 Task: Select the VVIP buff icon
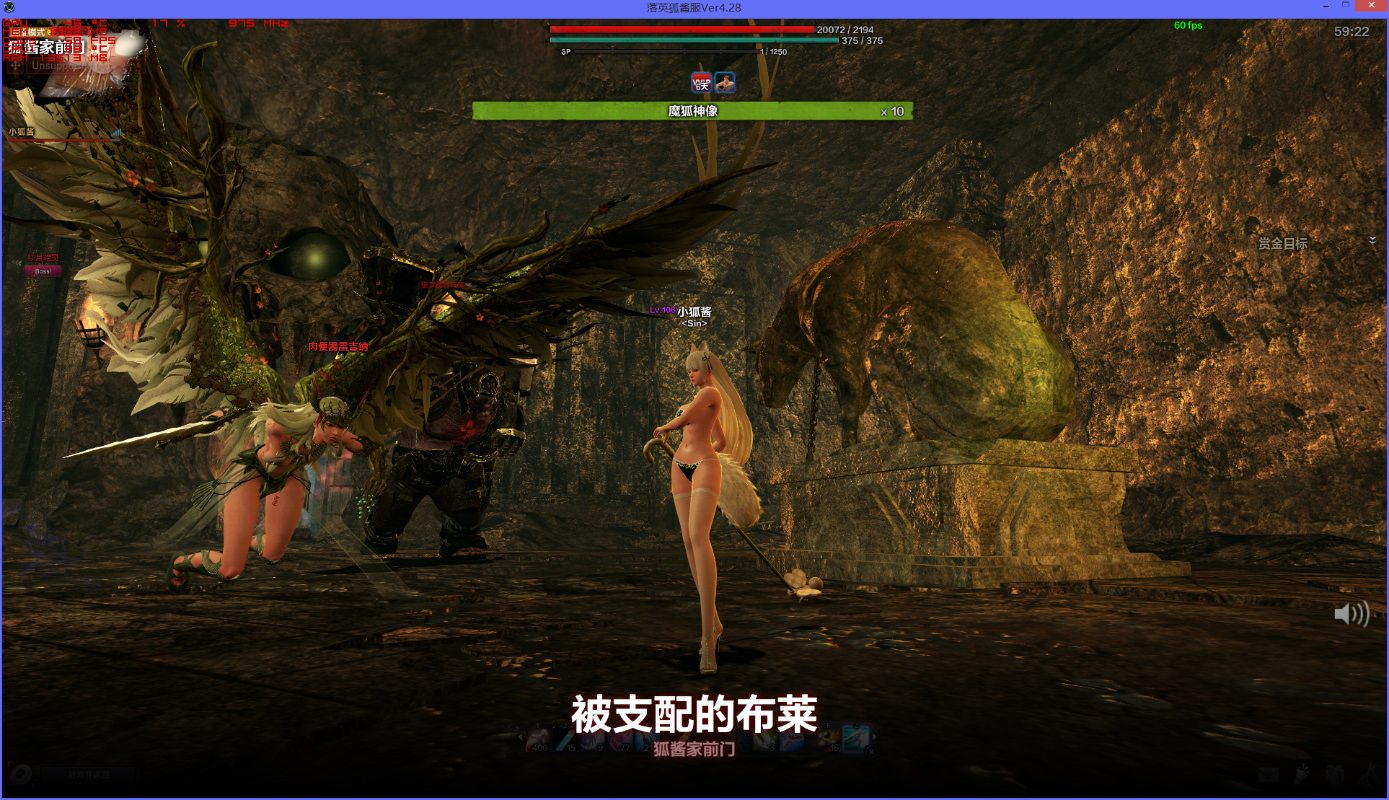[701, 83]
